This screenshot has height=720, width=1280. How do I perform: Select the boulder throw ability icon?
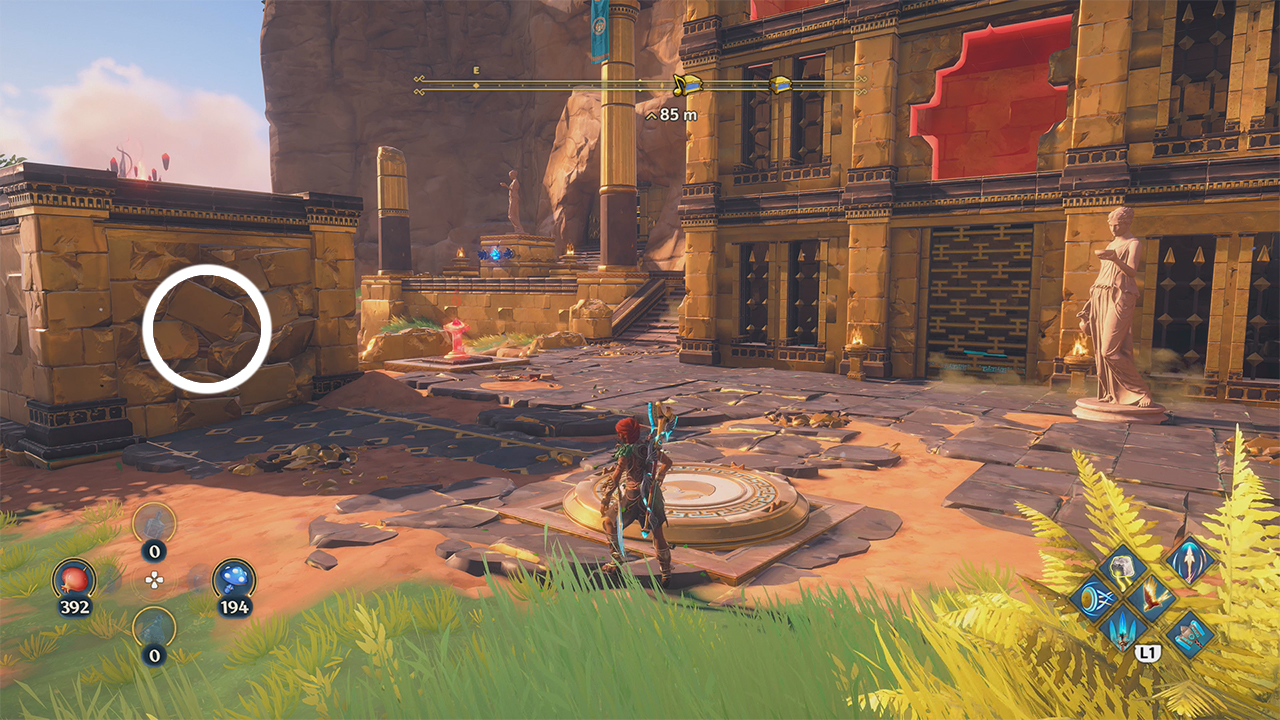pyautogui.click(x=1121, y=566)
